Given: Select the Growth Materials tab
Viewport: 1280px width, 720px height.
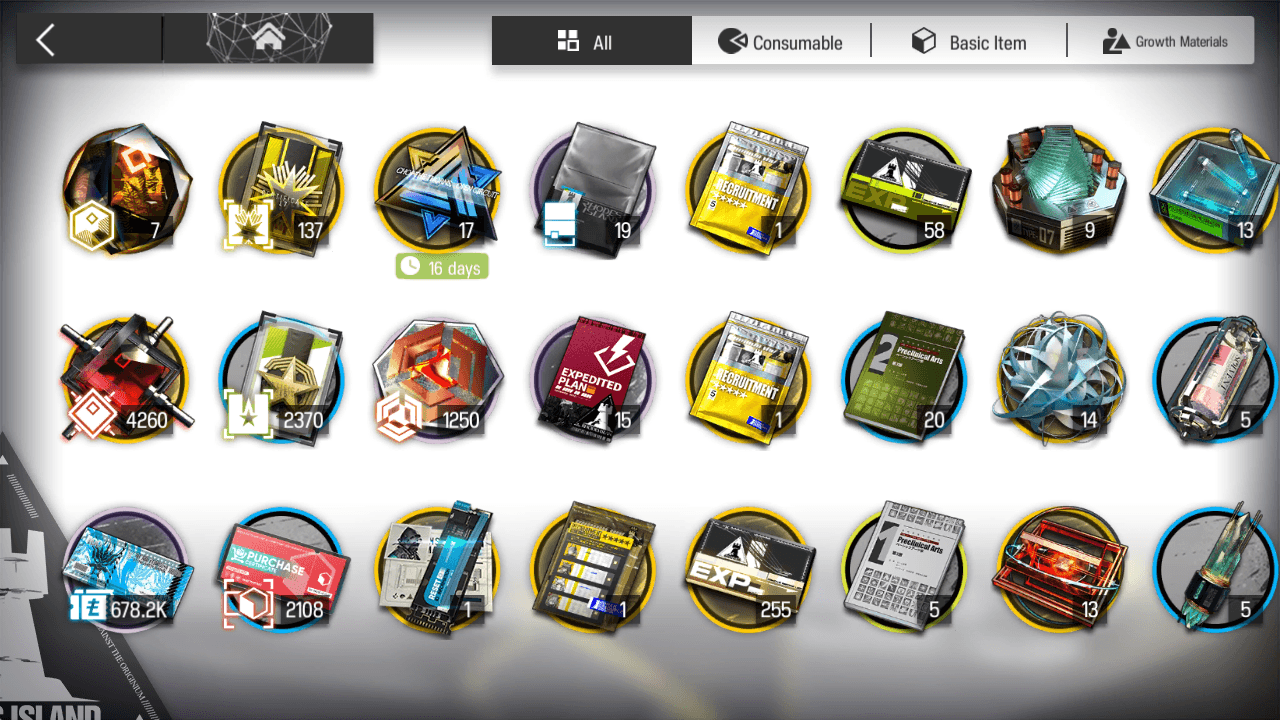Looking at the screenshot, I should click(1165, 42).
